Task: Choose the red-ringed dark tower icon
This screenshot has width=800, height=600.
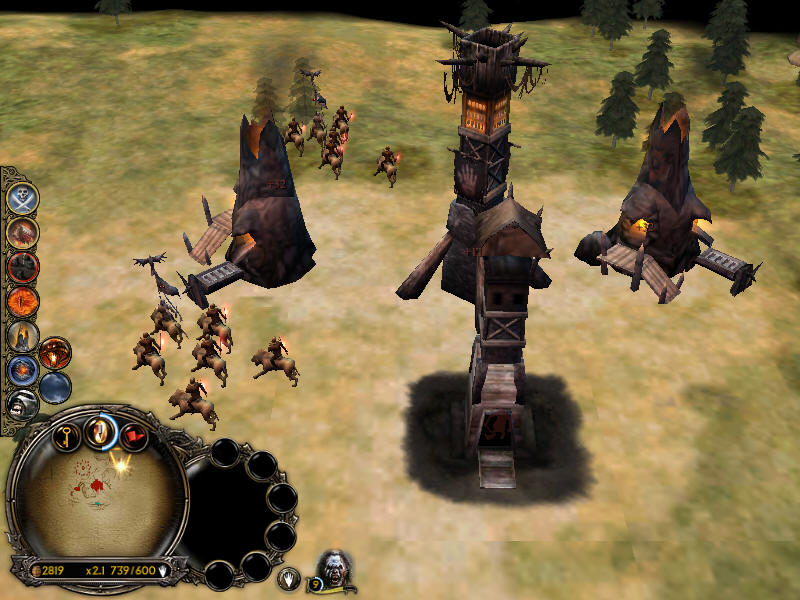Action: click(x=22, y=267)
